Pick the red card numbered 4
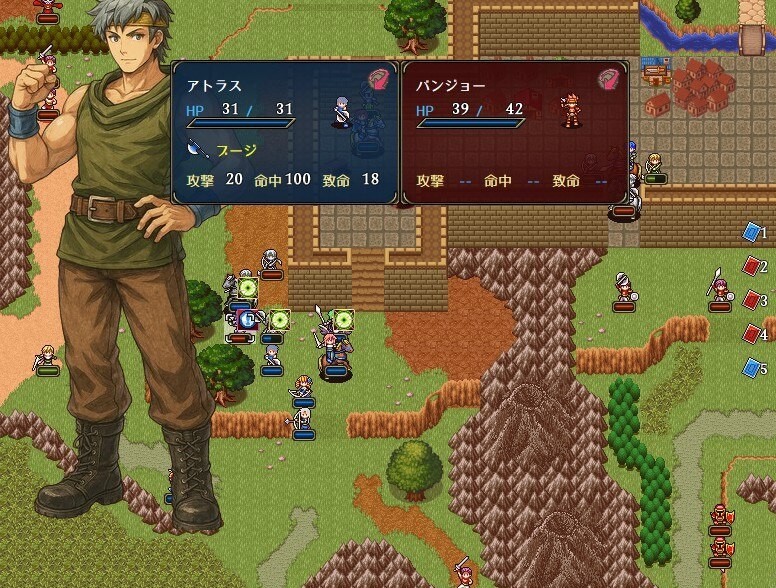776x588 pixels. point(752,334)
